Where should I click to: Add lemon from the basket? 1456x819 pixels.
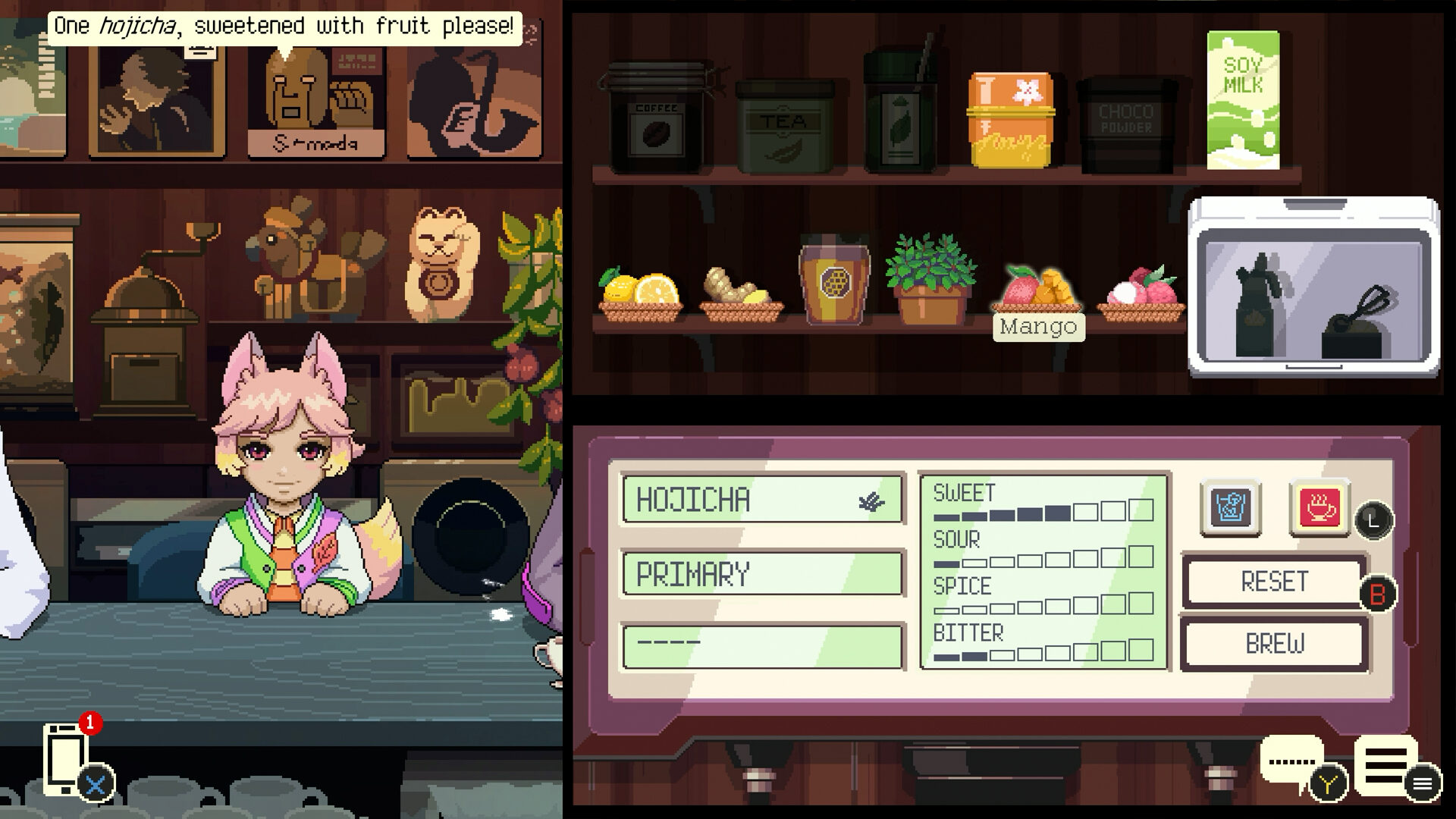(641, 295)
